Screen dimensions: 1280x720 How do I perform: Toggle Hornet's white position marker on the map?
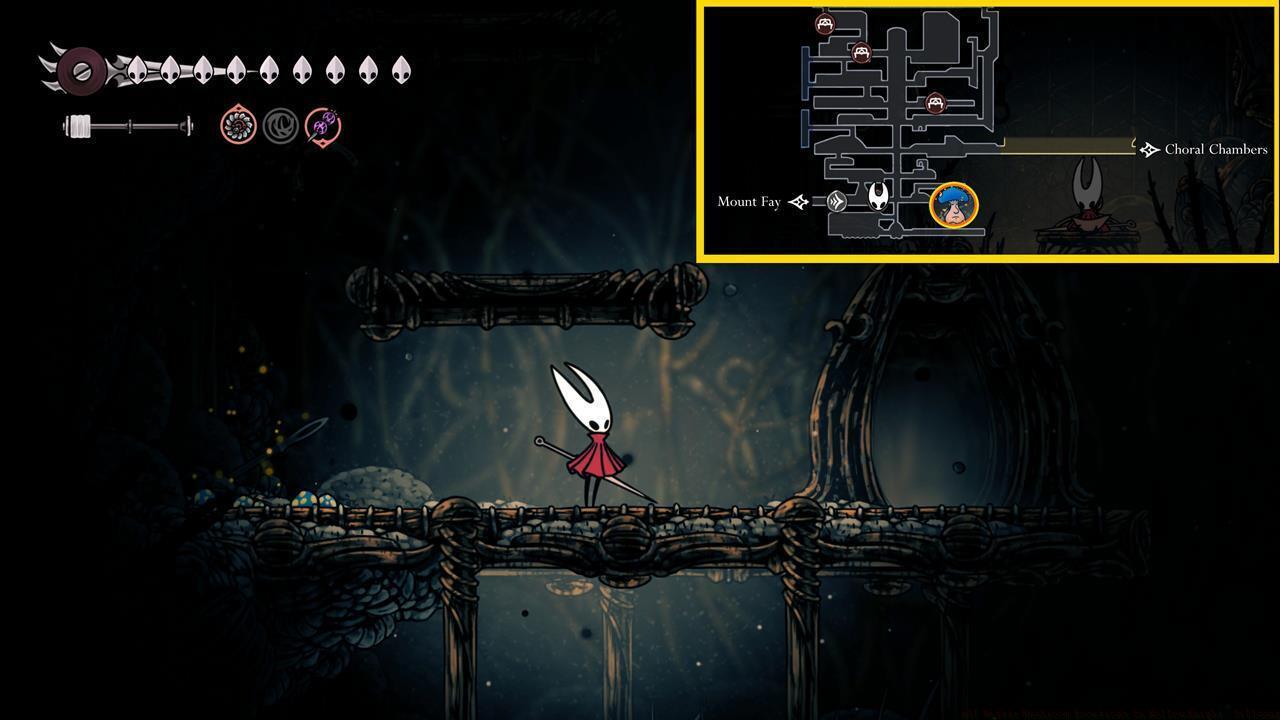click(878, 197)
